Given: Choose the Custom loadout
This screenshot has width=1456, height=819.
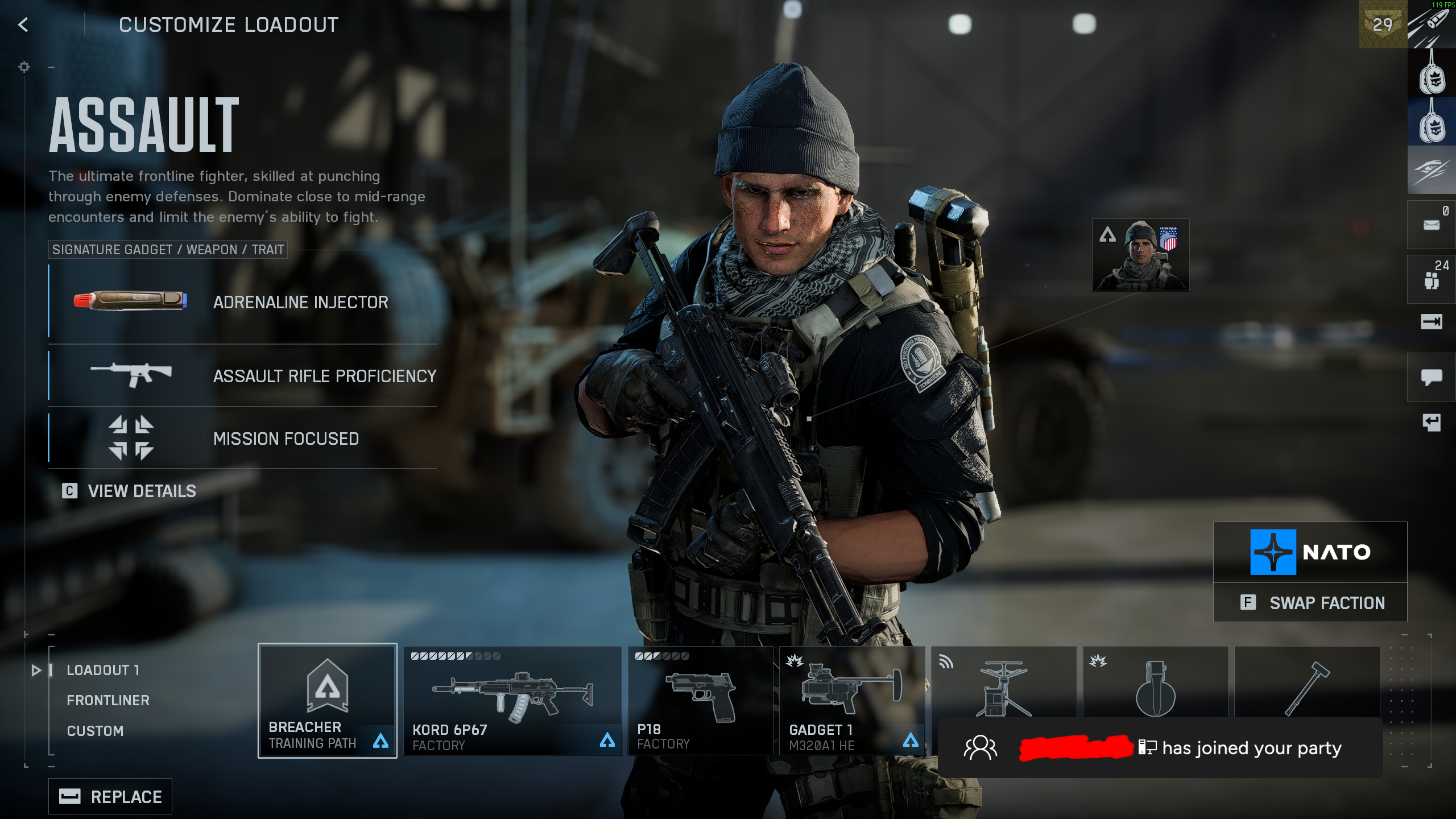Looking at the screenshot, I should coord(95,731).
